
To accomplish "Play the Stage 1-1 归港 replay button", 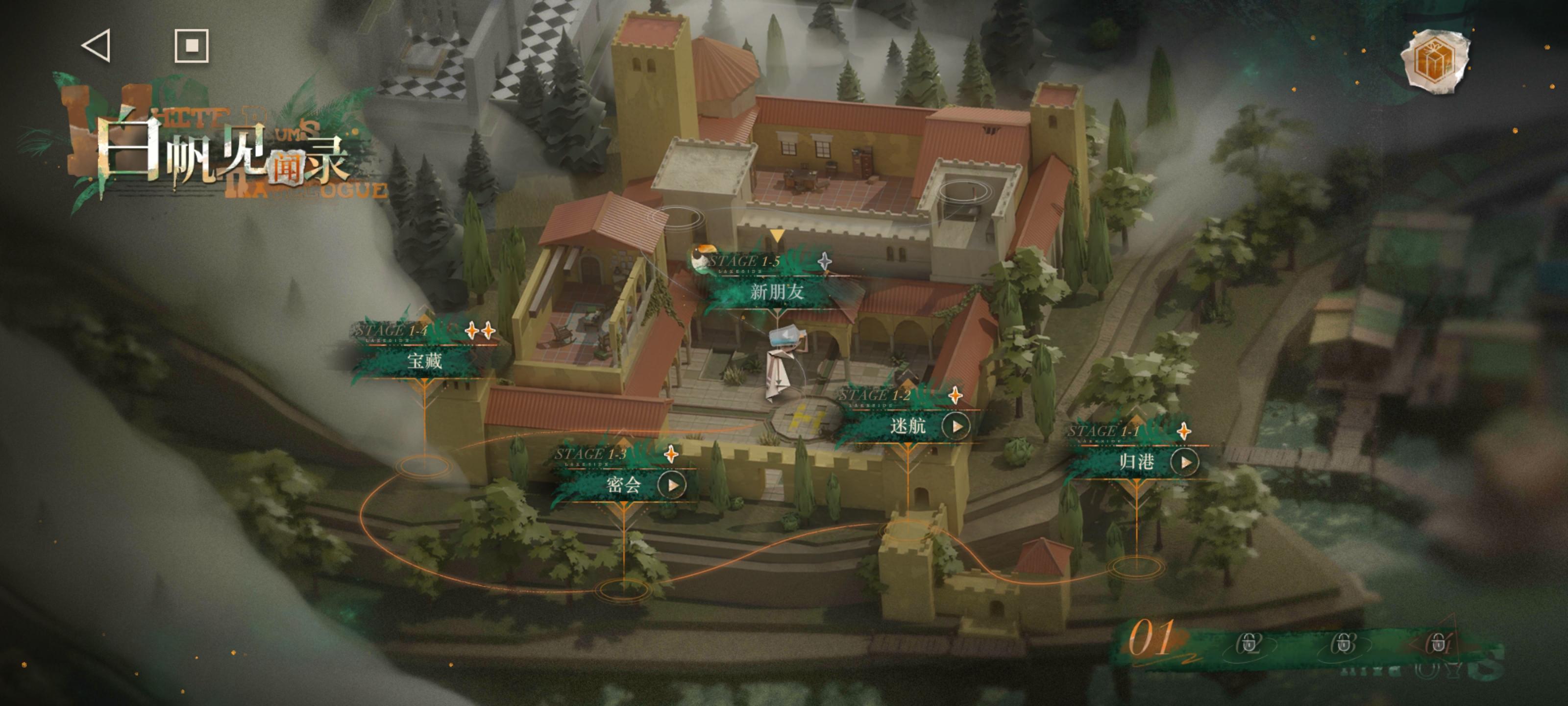I will pyautogui.click(x=1184, y=462).
